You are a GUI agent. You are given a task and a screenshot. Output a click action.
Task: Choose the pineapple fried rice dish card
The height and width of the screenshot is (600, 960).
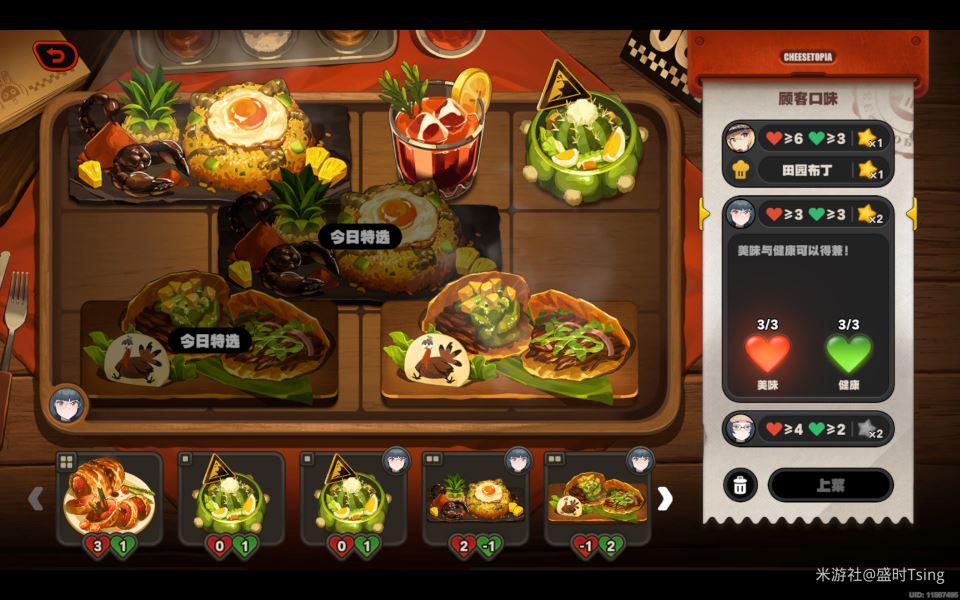tap(475, 498)
